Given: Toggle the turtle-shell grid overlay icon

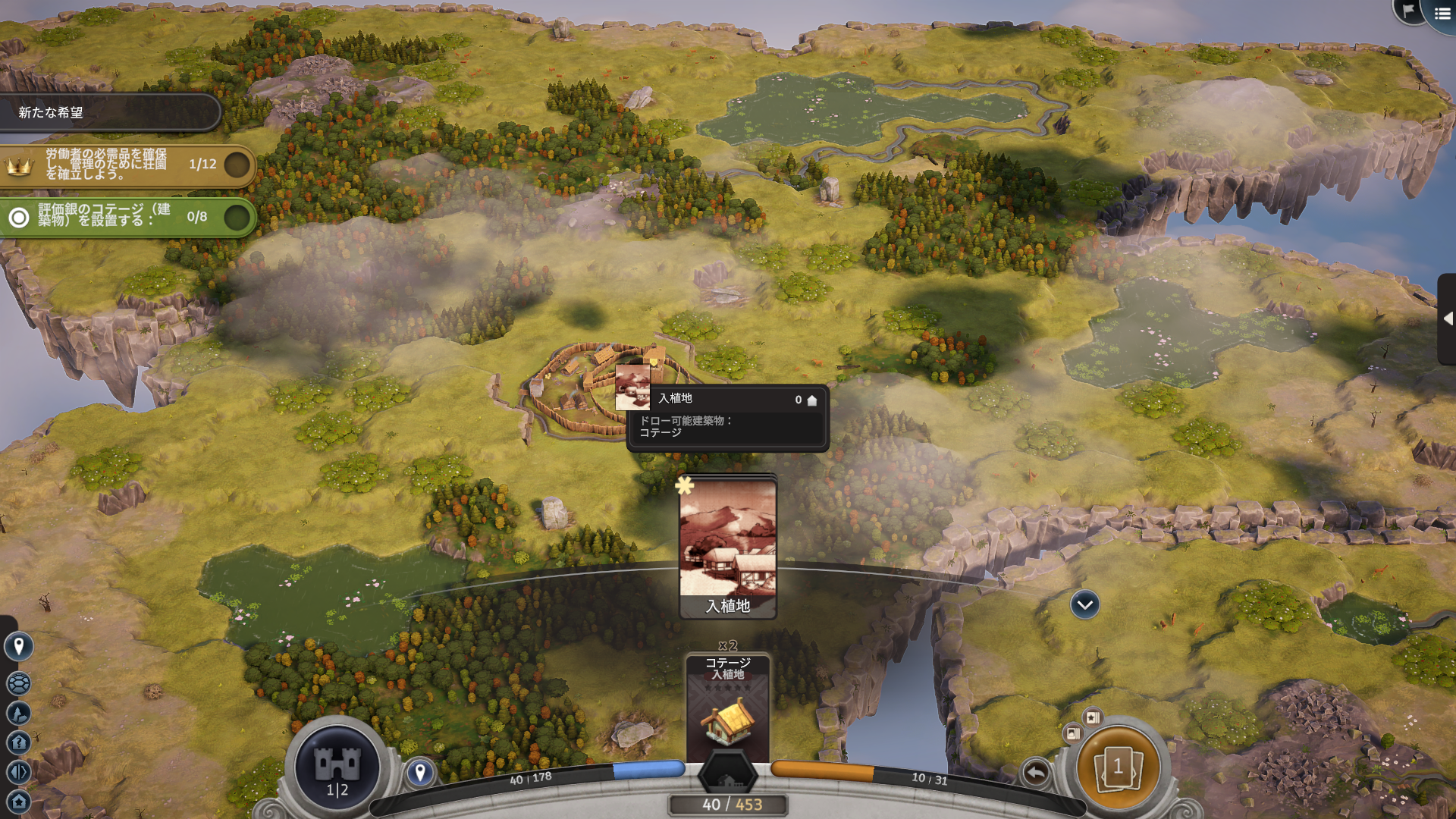Looking at the screenshot, I should pos(18,683).
